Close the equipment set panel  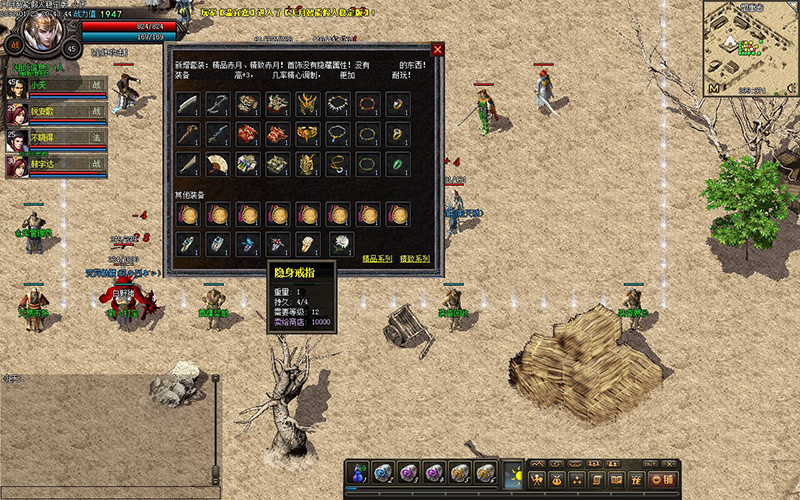pos(437,50)
